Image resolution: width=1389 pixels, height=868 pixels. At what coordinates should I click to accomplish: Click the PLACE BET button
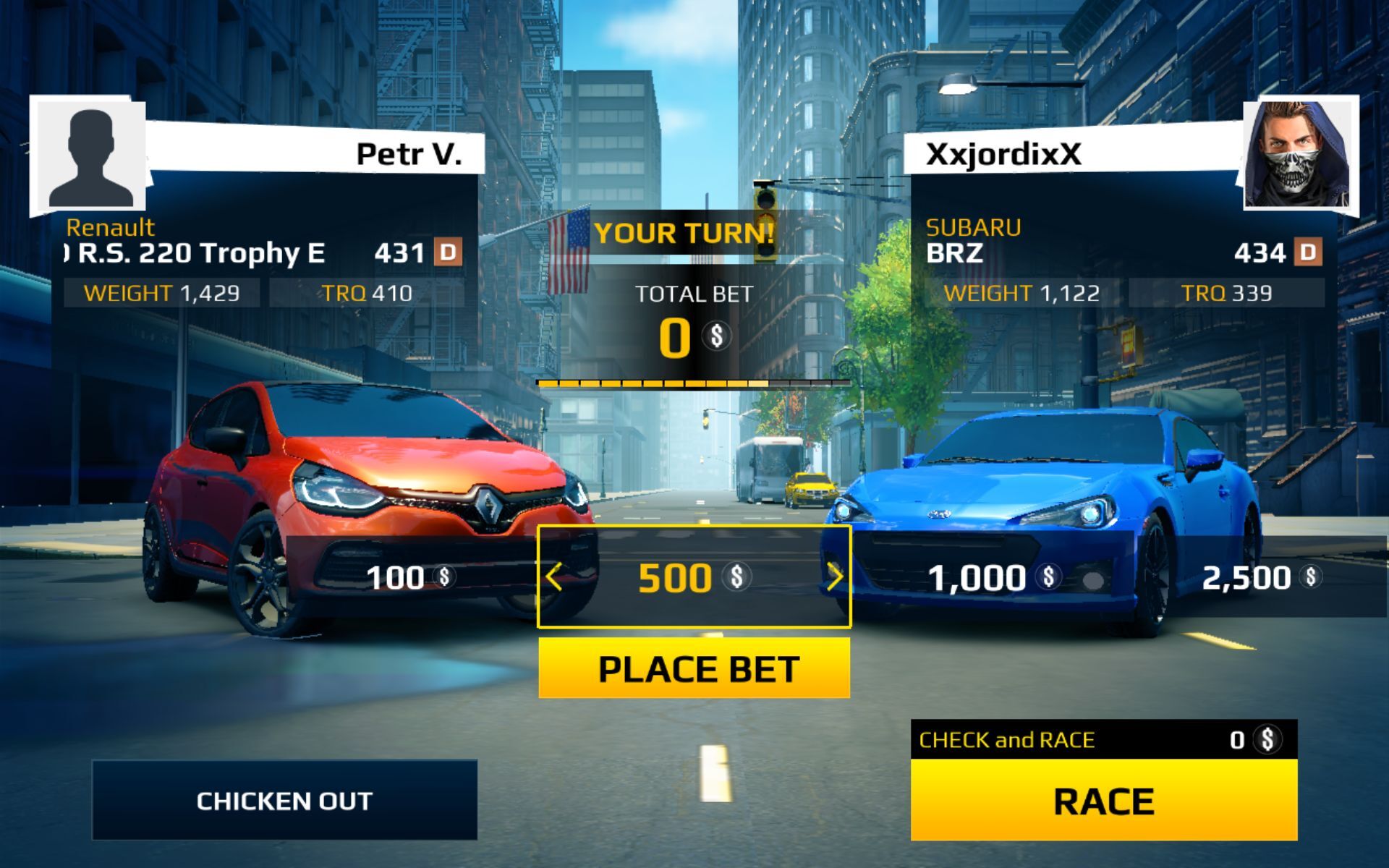pyautogui.click(x=694, y=668)
